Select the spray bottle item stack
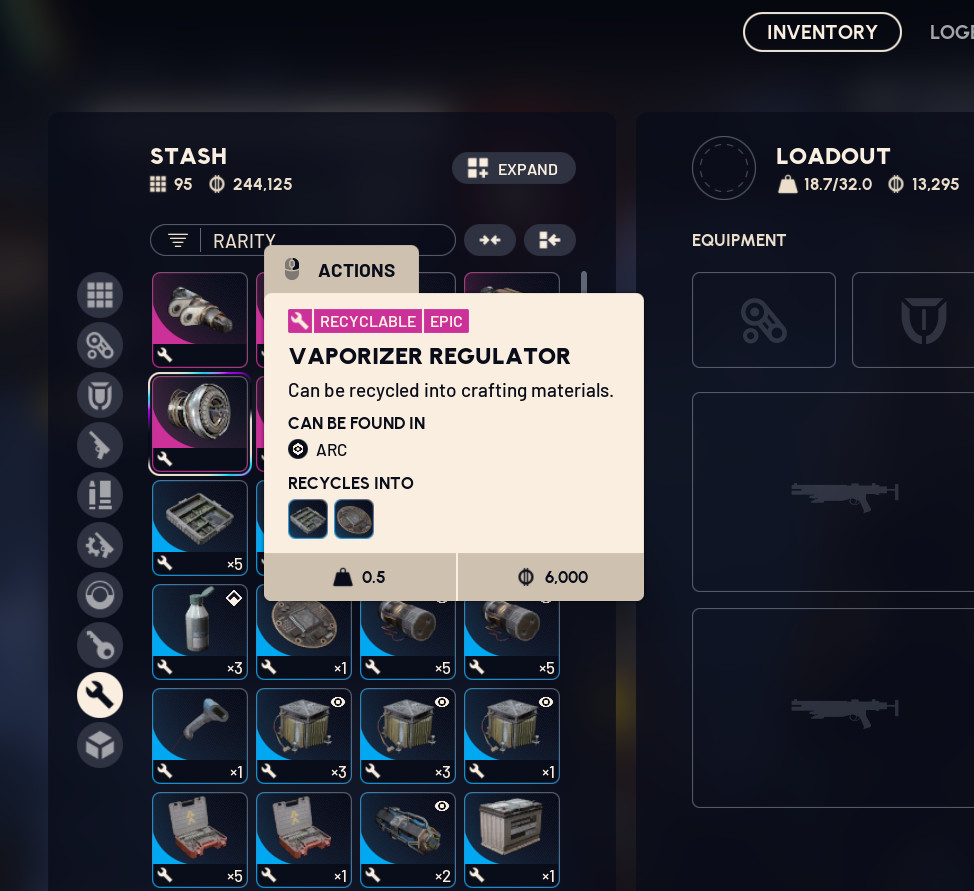Viewport: 974px width, 891px height. pos(200,632)
